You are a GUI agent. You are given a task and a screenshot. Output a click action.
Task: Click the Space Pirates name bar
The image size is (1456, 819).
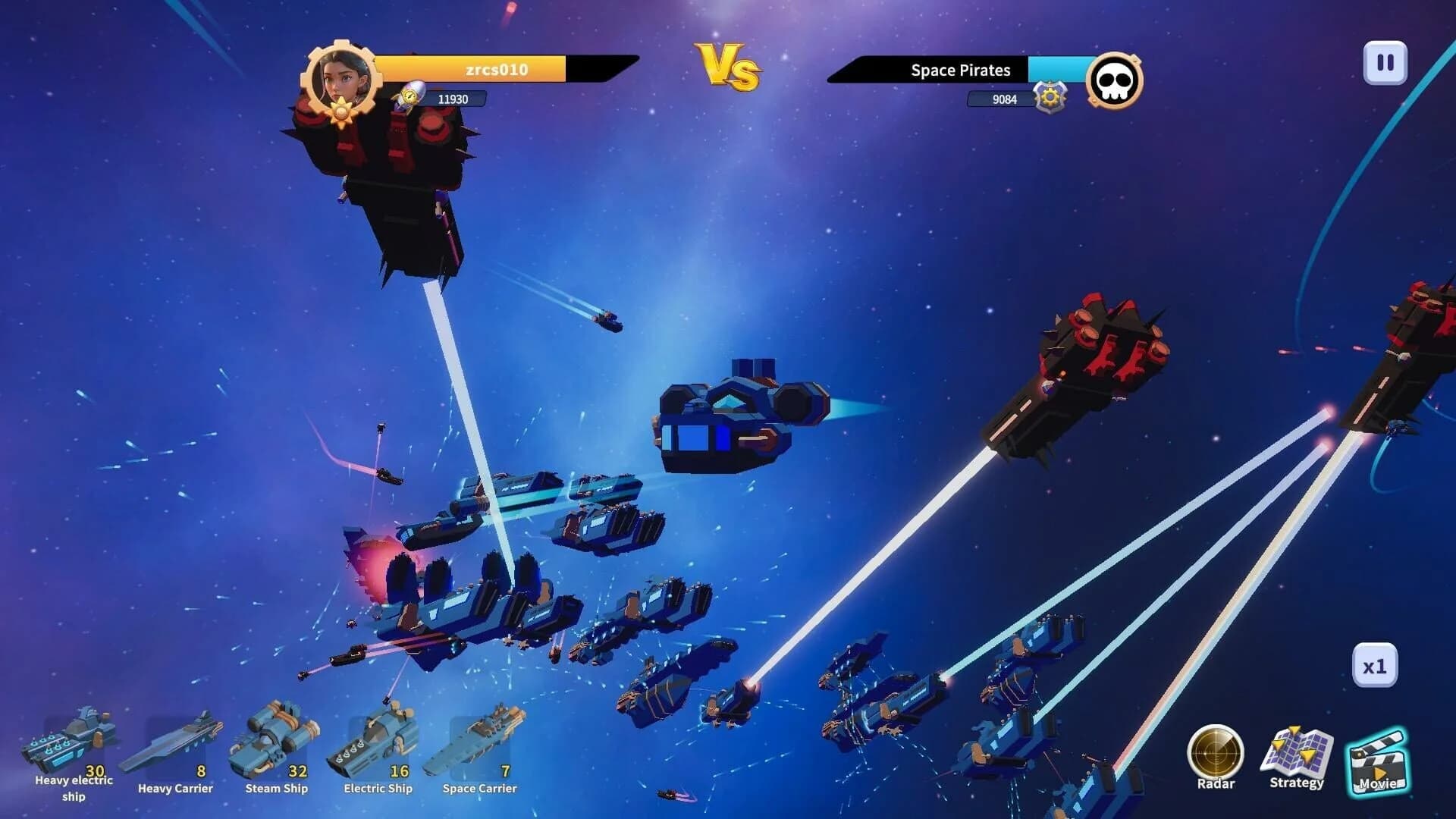959,71
